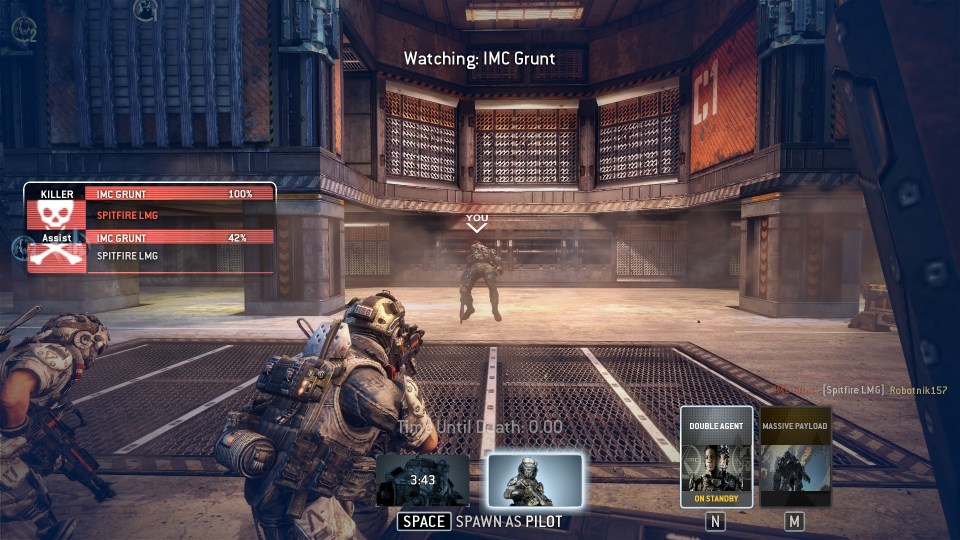Choose the Titan spawn tile showing 3:43

(423, 481)
